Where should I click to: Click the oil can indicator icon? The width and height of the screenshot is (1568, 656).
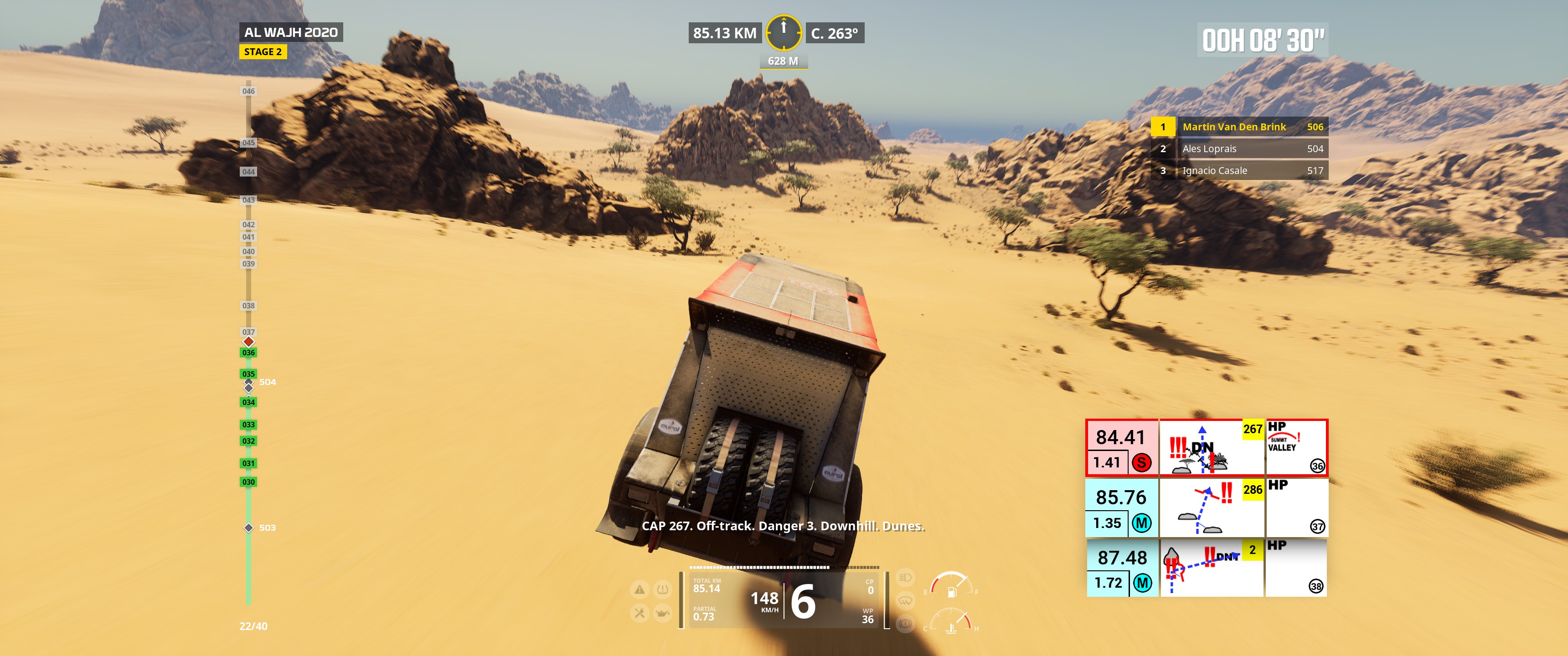point(662,613)
